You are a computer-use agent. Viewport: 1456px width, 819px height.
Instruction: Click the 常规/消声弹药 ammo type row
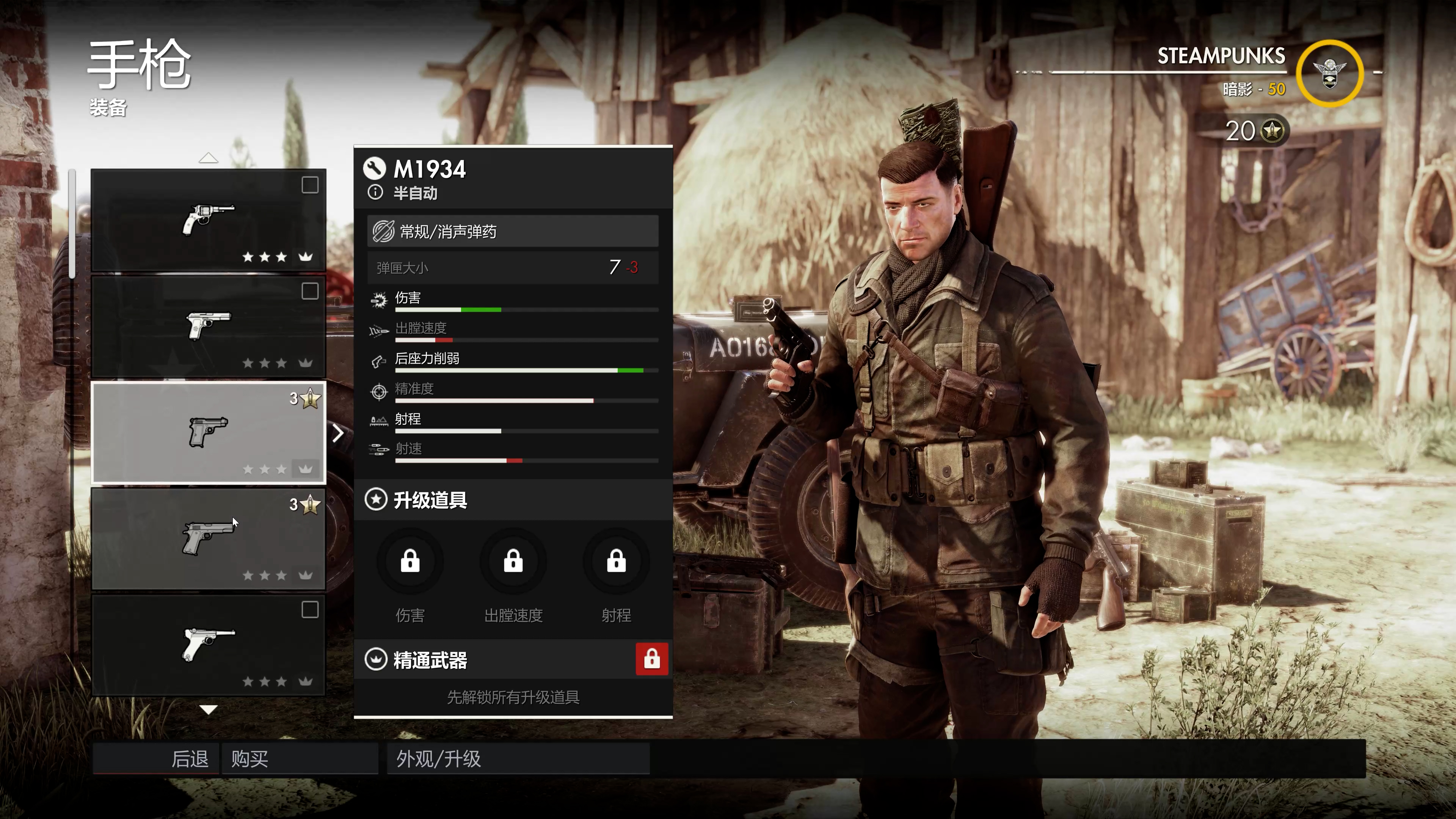point(513,231)
